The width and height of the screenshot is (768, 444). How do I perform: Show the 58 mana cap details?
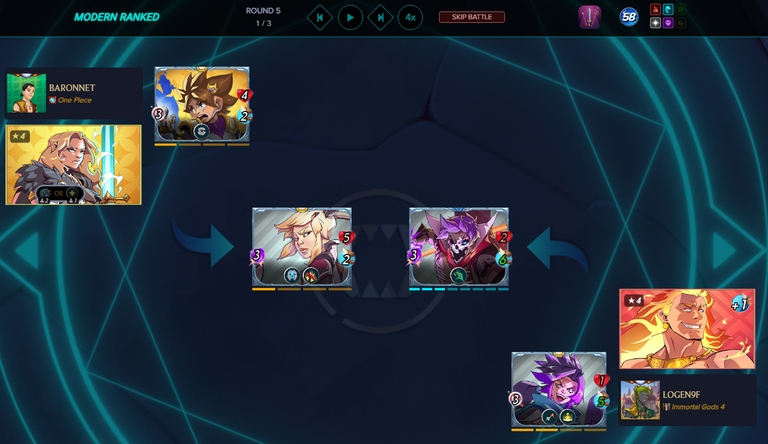[629, 17]
